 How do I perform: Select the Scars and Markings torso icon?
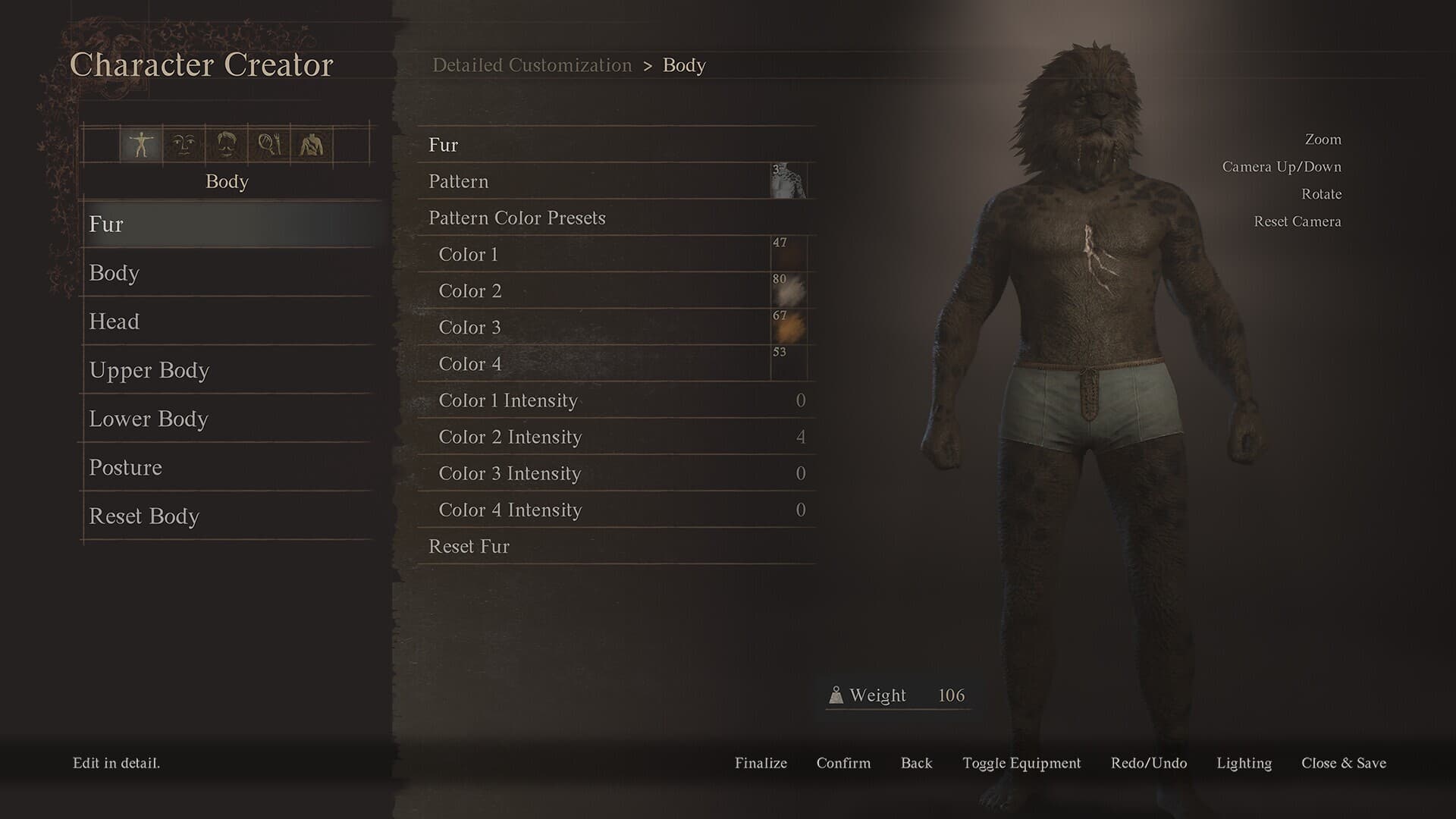(311, 146)
